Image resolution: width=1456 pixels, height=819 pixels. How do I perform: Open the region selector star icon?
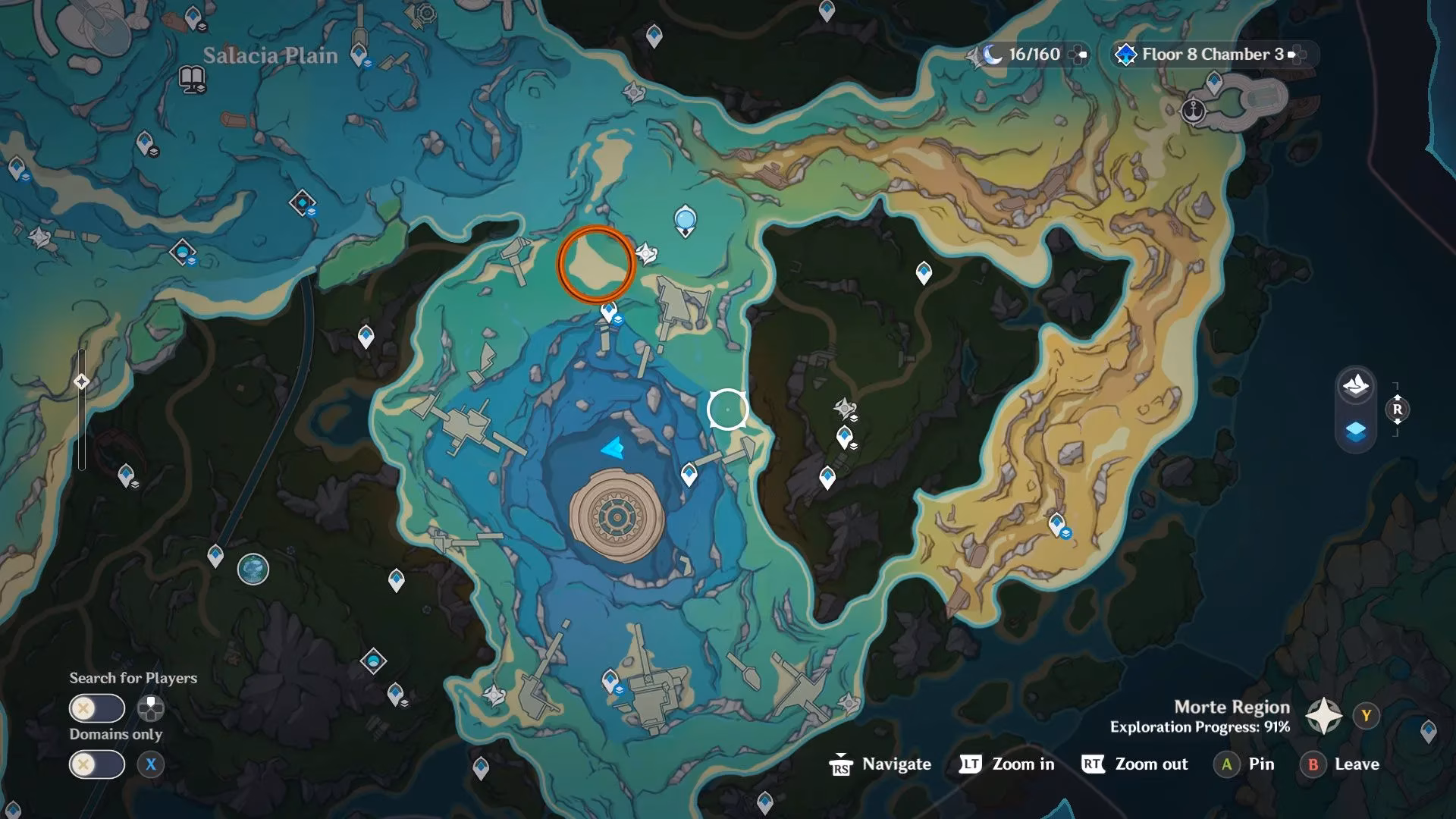click(x=1323, y=716)
